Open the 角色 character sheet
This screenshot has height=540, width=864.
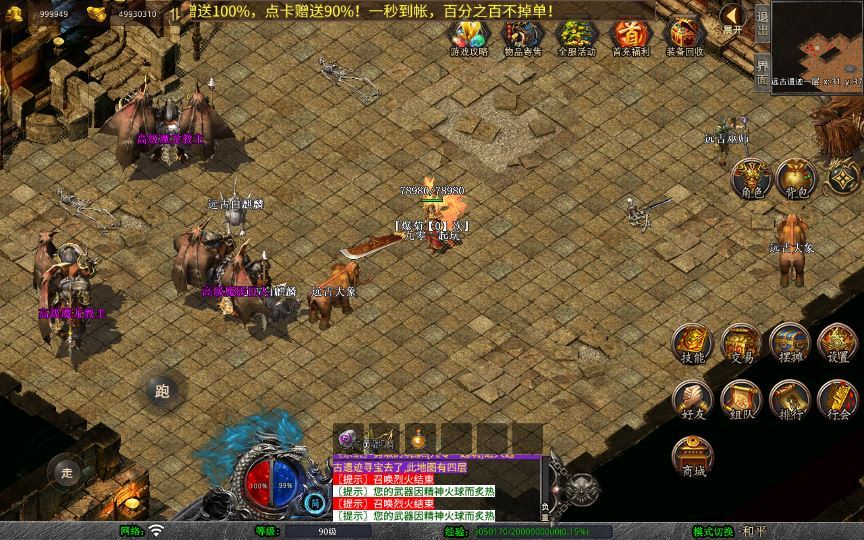coord(751,178)
